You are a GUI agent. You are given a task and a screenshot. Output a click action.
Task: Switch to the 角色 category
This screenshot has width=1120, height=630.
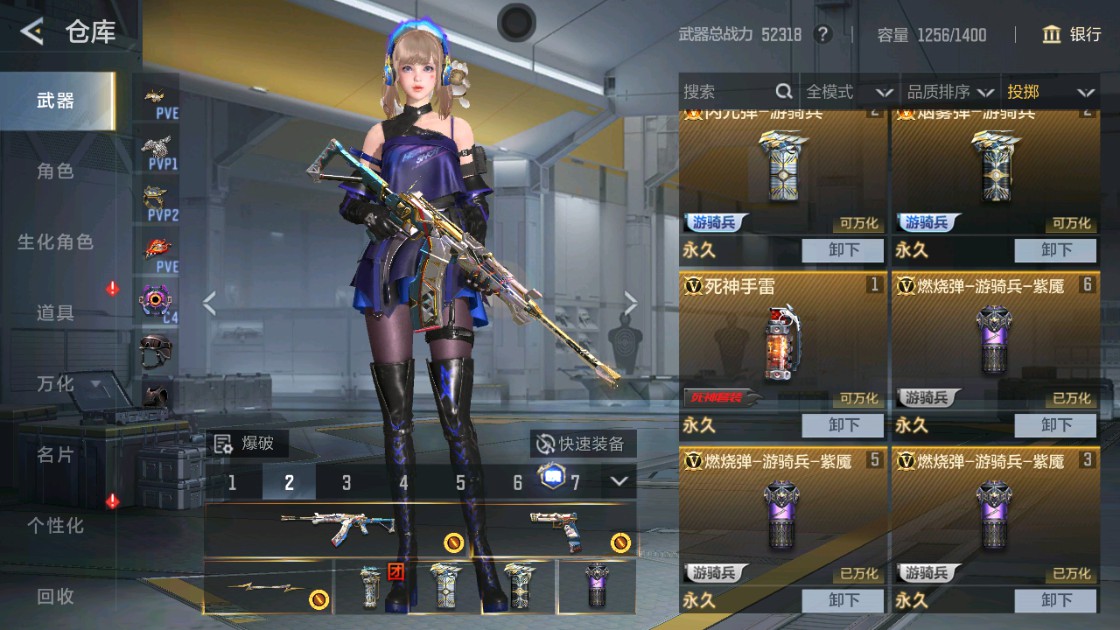(x=56, y=171)
